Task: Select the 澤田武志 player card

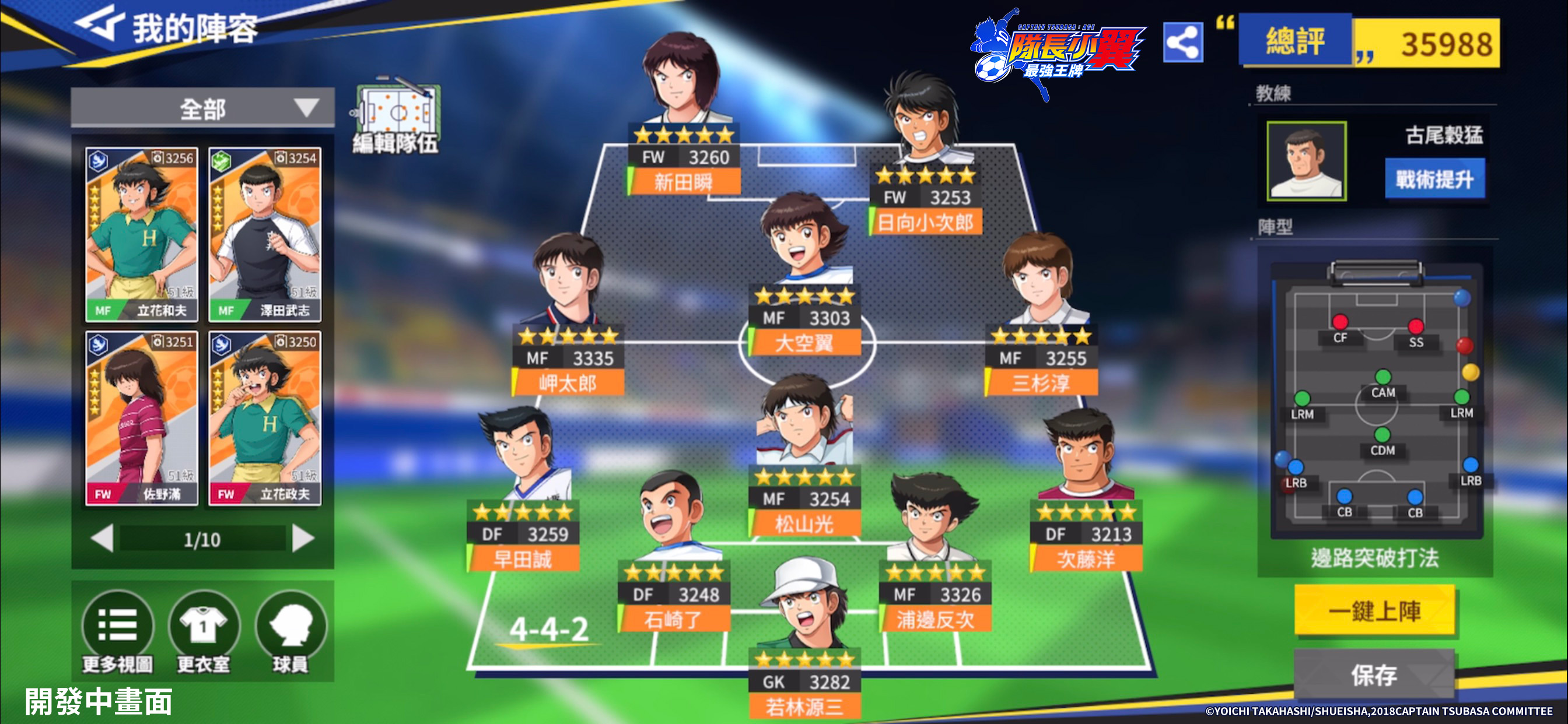Action: [x=265, y=234]
